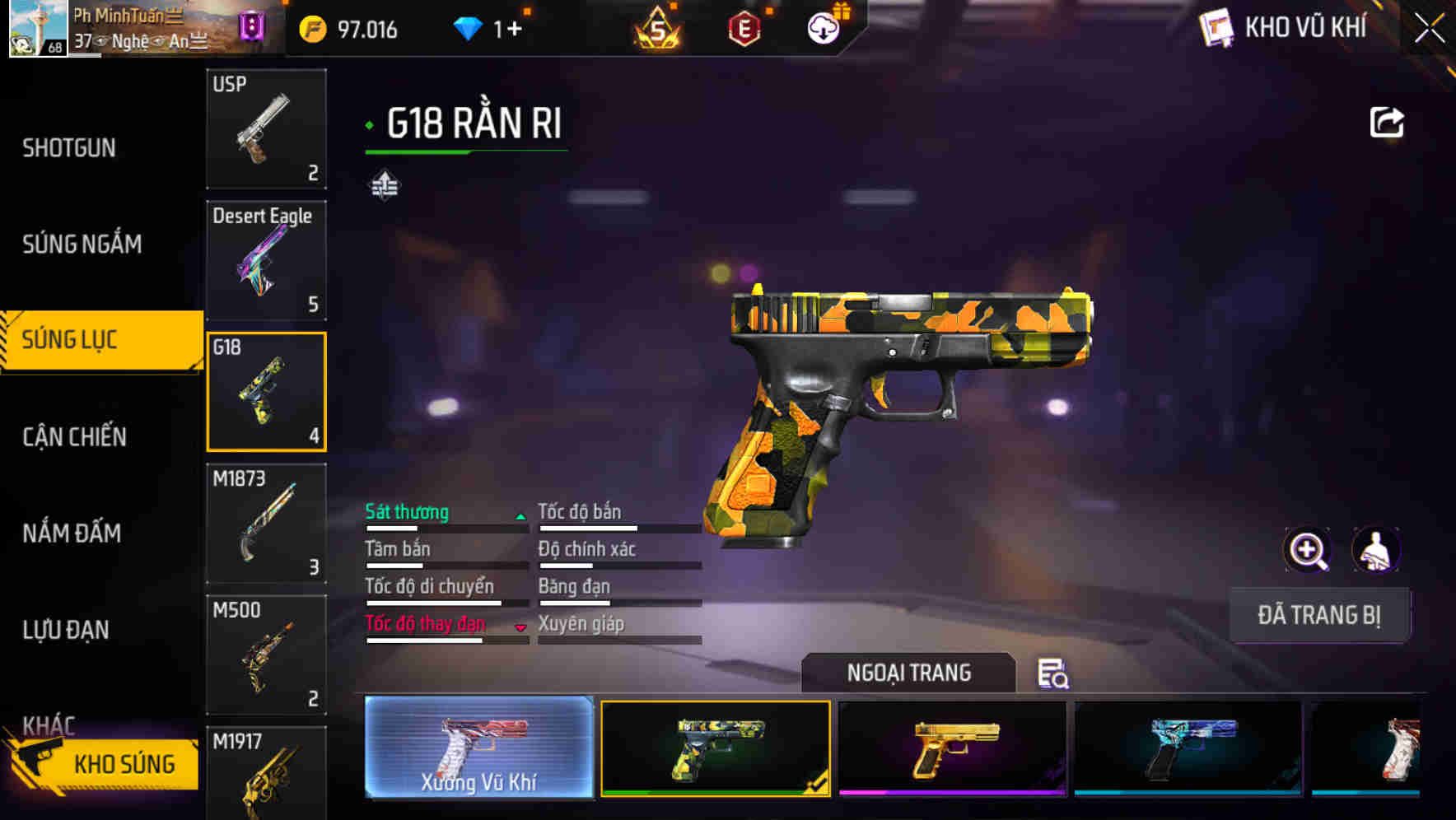Screen dimensions: 1456x820
Task: Click the share icon near the weapon name
Action: [x=1388, y=121]
